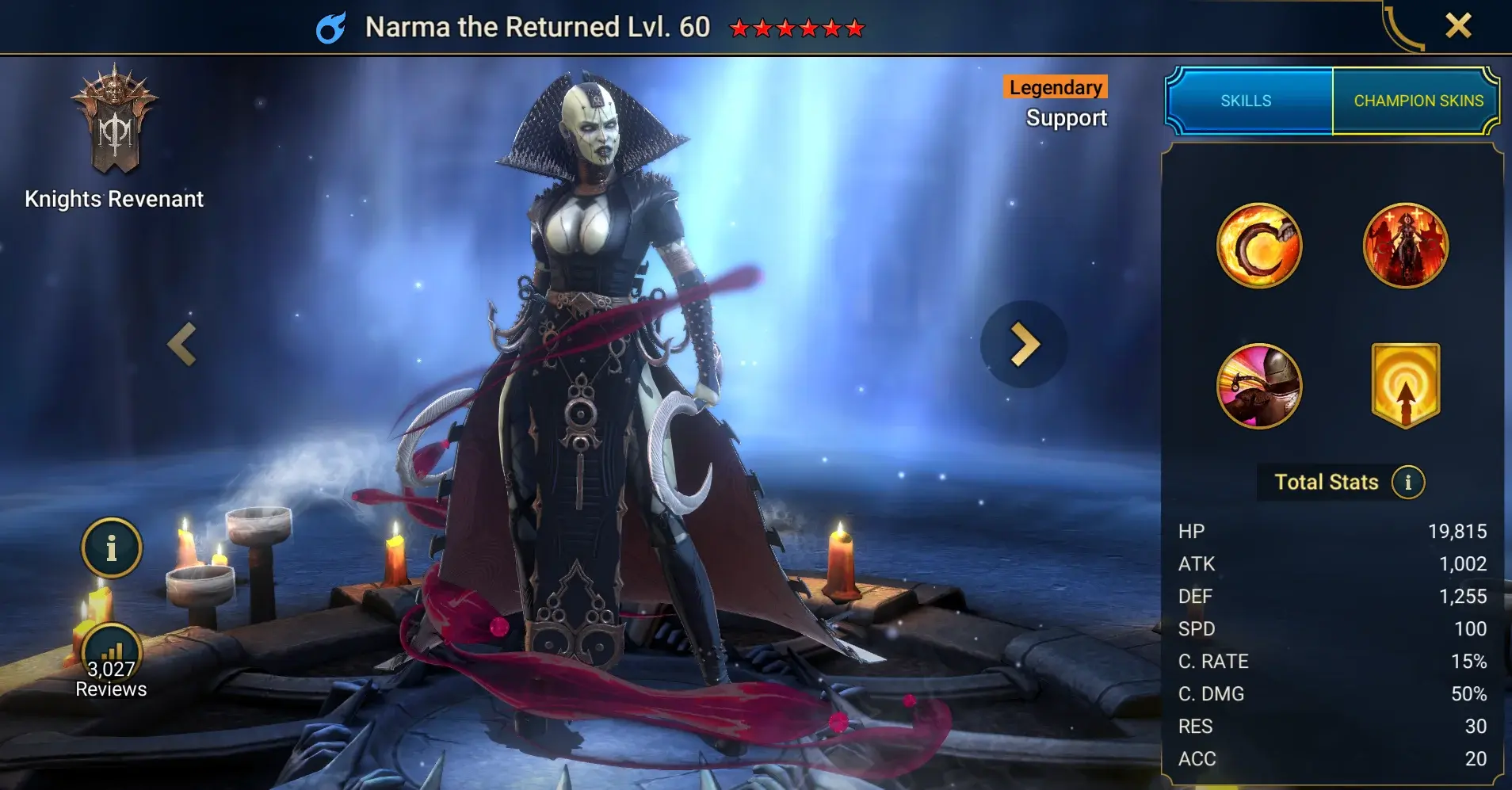Inspect the armored knight skill icon
1512x790 pixels.
click(1258, 386)
